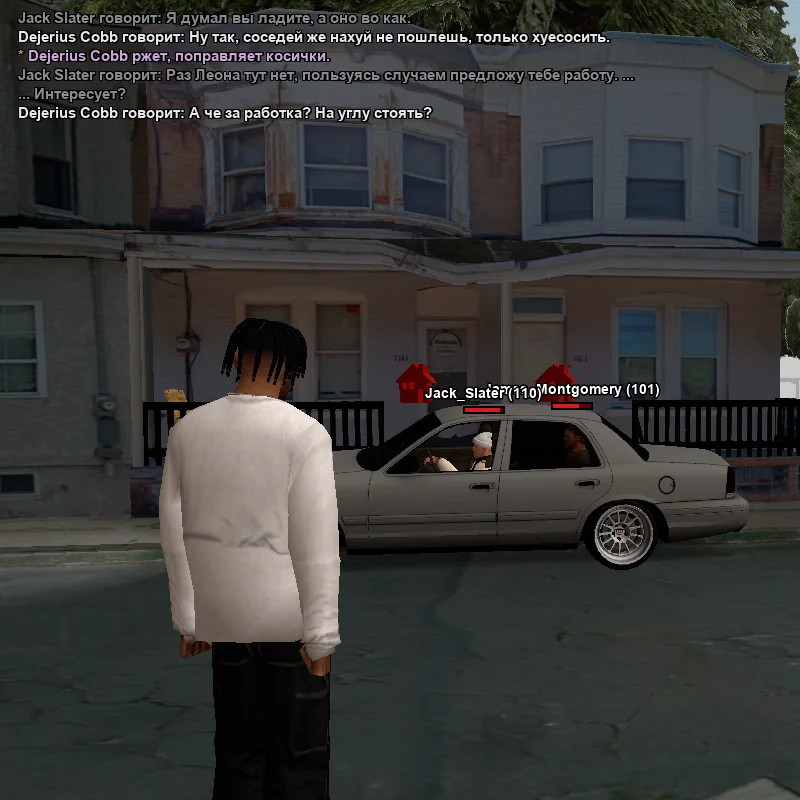Select Jack Slater's job offer chat line
The width and height of the screenshot is (800, 800).
[326, 75]
